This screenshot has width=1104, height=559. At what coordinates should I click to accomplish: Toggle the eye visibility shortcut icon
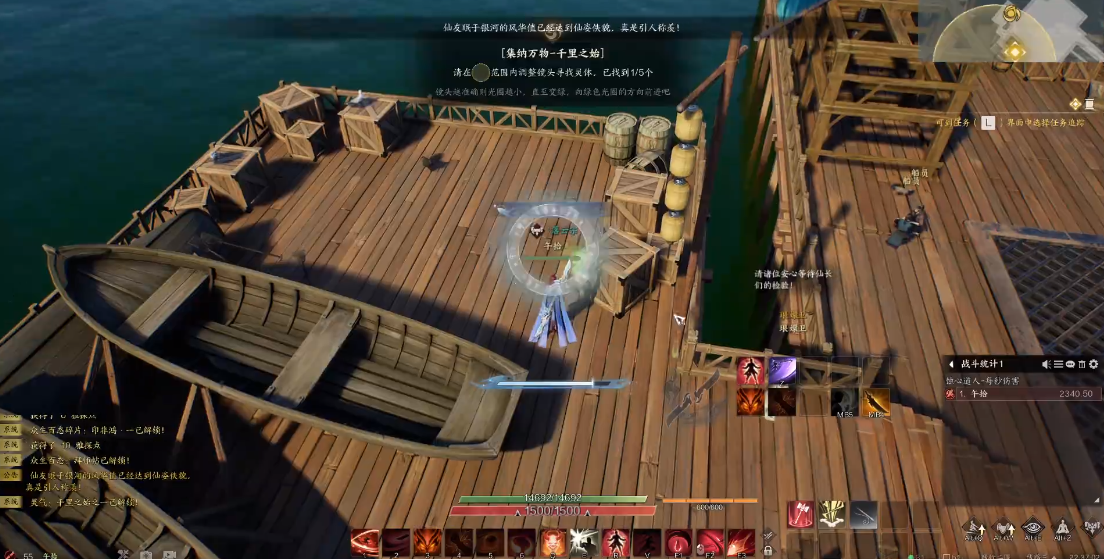[x=1033, y=528]
